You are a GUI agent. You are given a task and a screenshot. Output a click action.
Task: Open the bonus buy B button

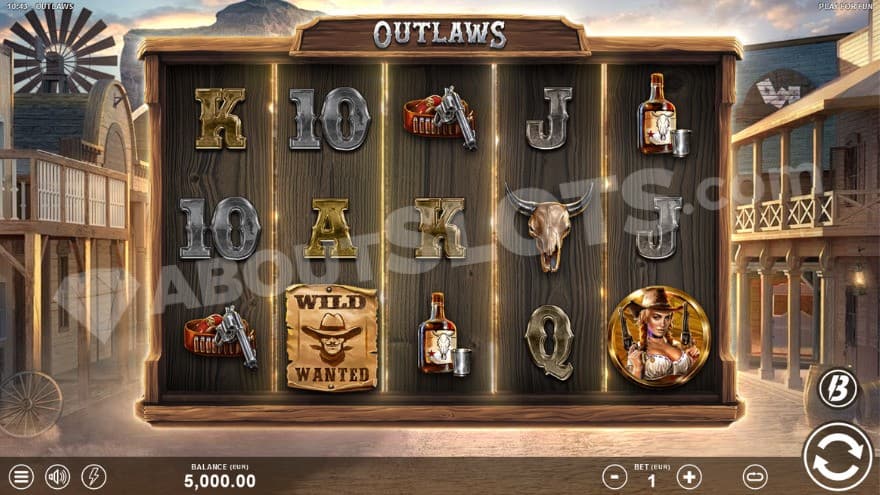click(838, 388)
